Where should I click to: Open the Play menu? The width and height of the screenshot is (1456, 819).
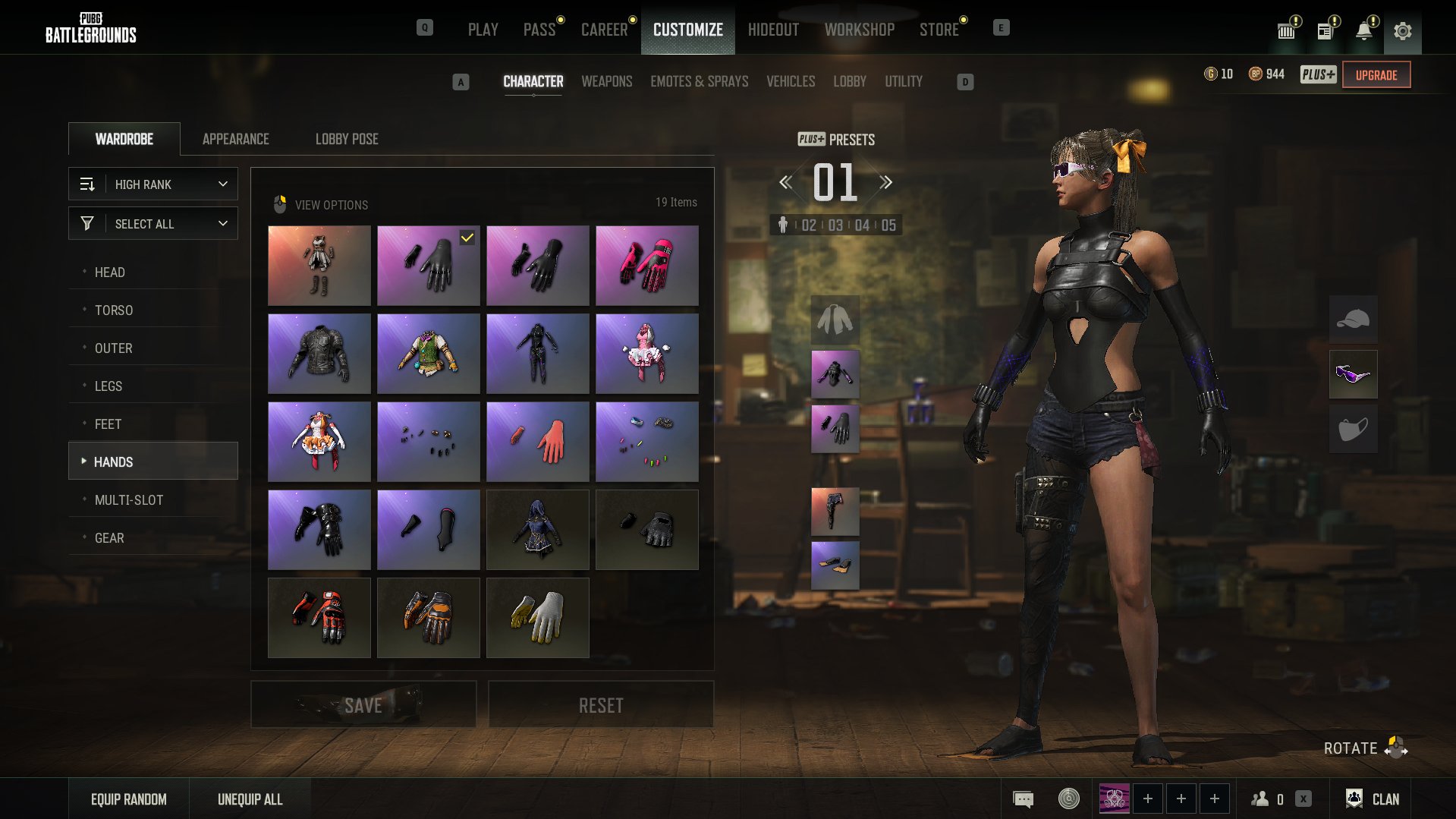[x=483, y=30]
